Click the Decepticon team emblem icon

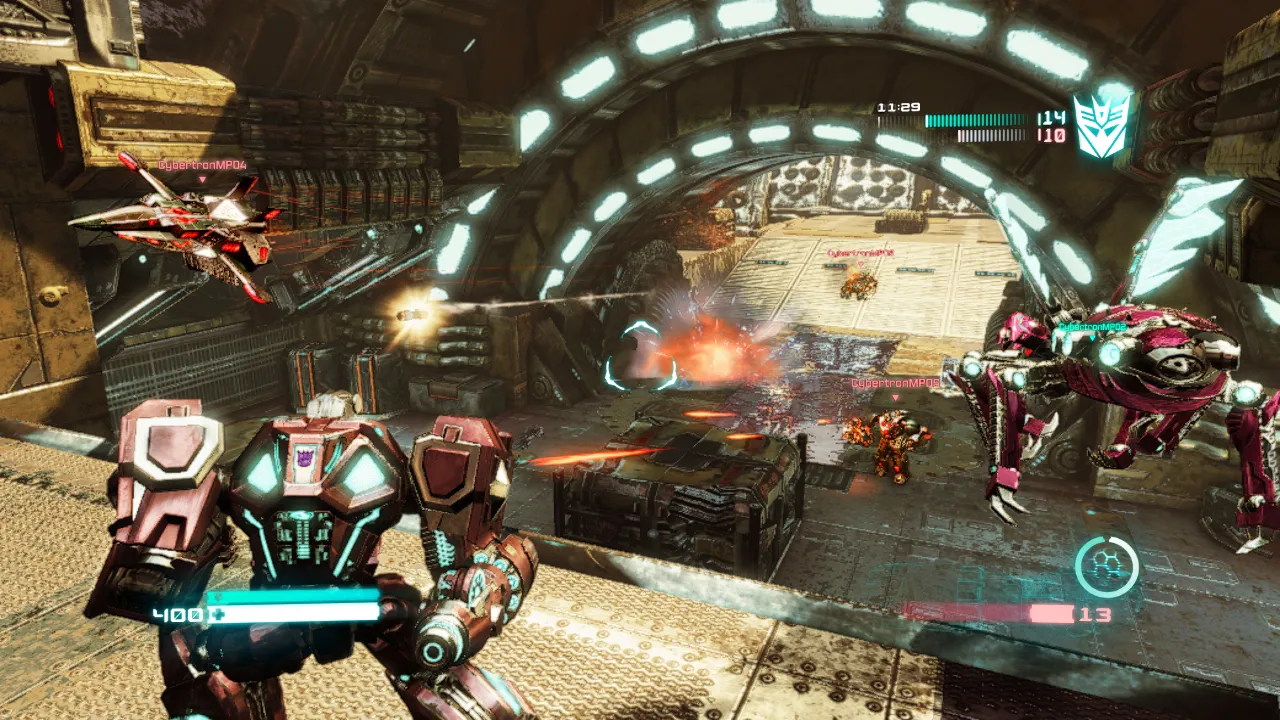click(x=1101, y=125)
